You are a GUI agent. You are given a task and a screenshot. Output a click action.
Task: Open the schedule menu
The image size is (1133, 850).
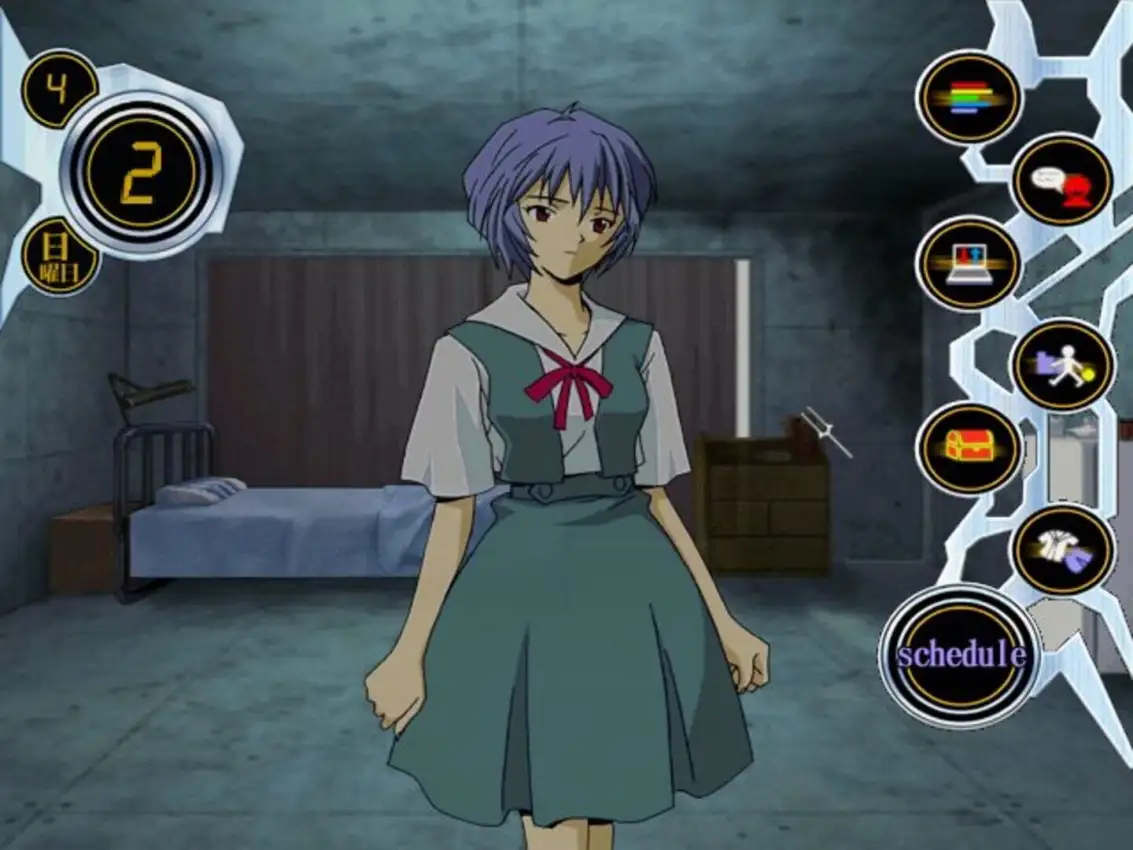click(x=960, y=655)
